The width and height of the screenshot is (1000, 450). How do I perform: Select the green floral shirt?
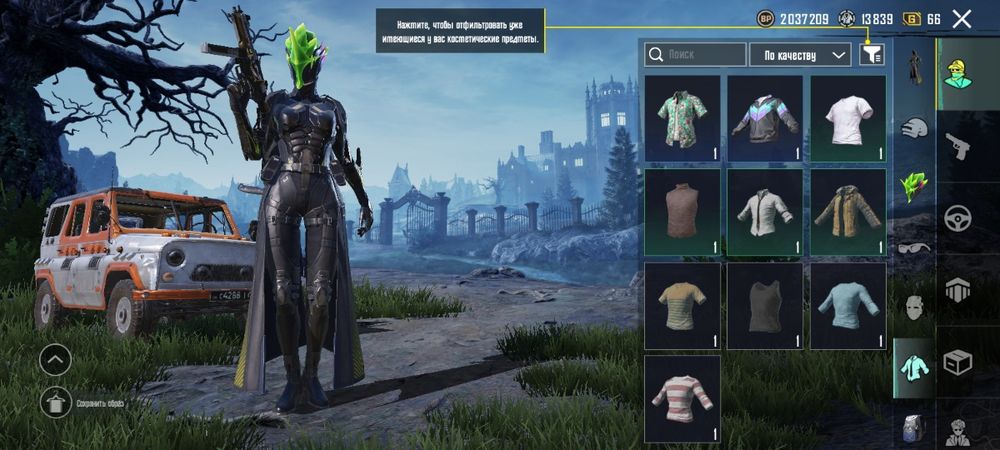coord(683,119)
